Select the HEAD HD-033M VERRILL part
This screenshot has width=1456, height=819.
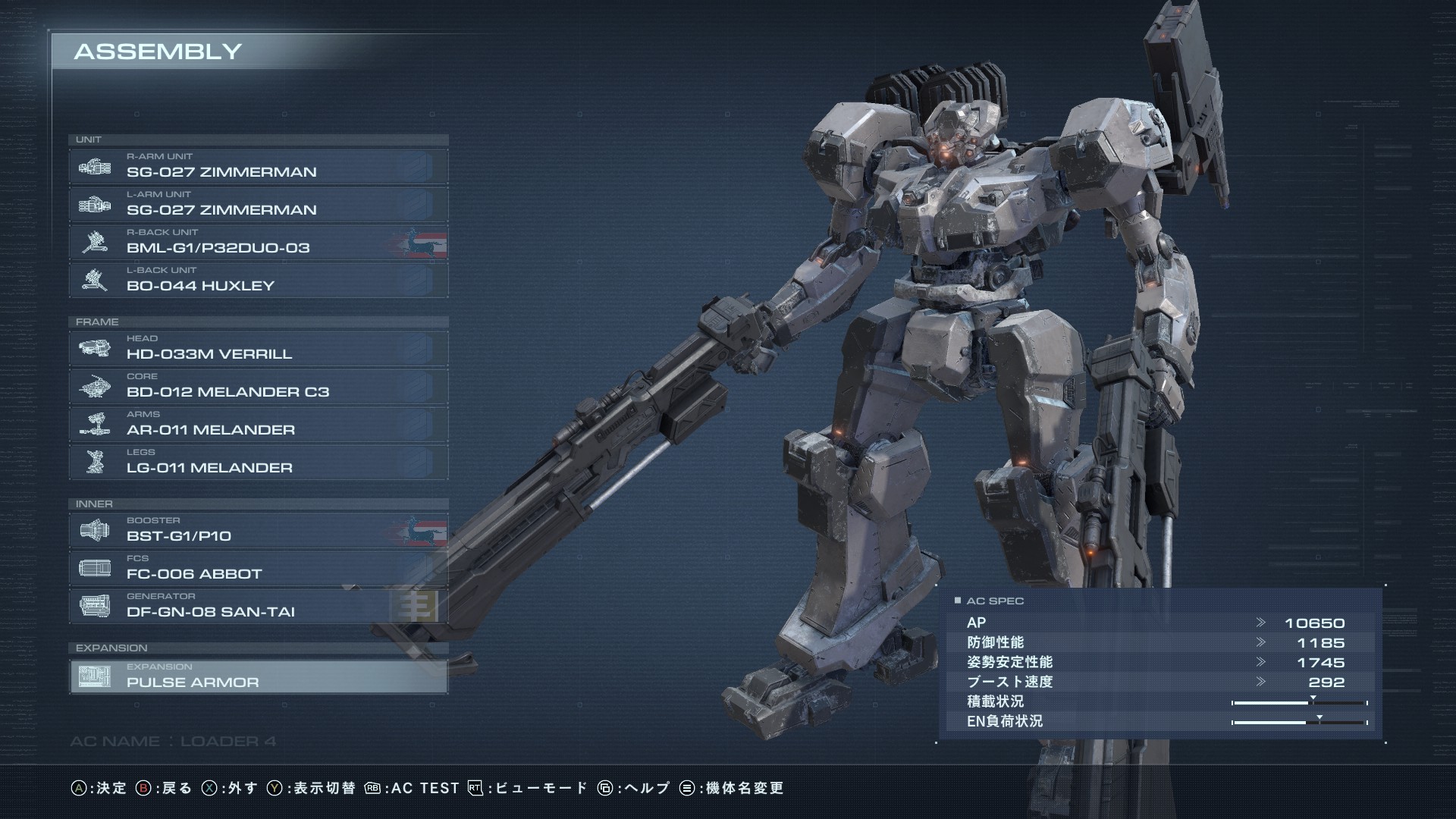(258, 348)
